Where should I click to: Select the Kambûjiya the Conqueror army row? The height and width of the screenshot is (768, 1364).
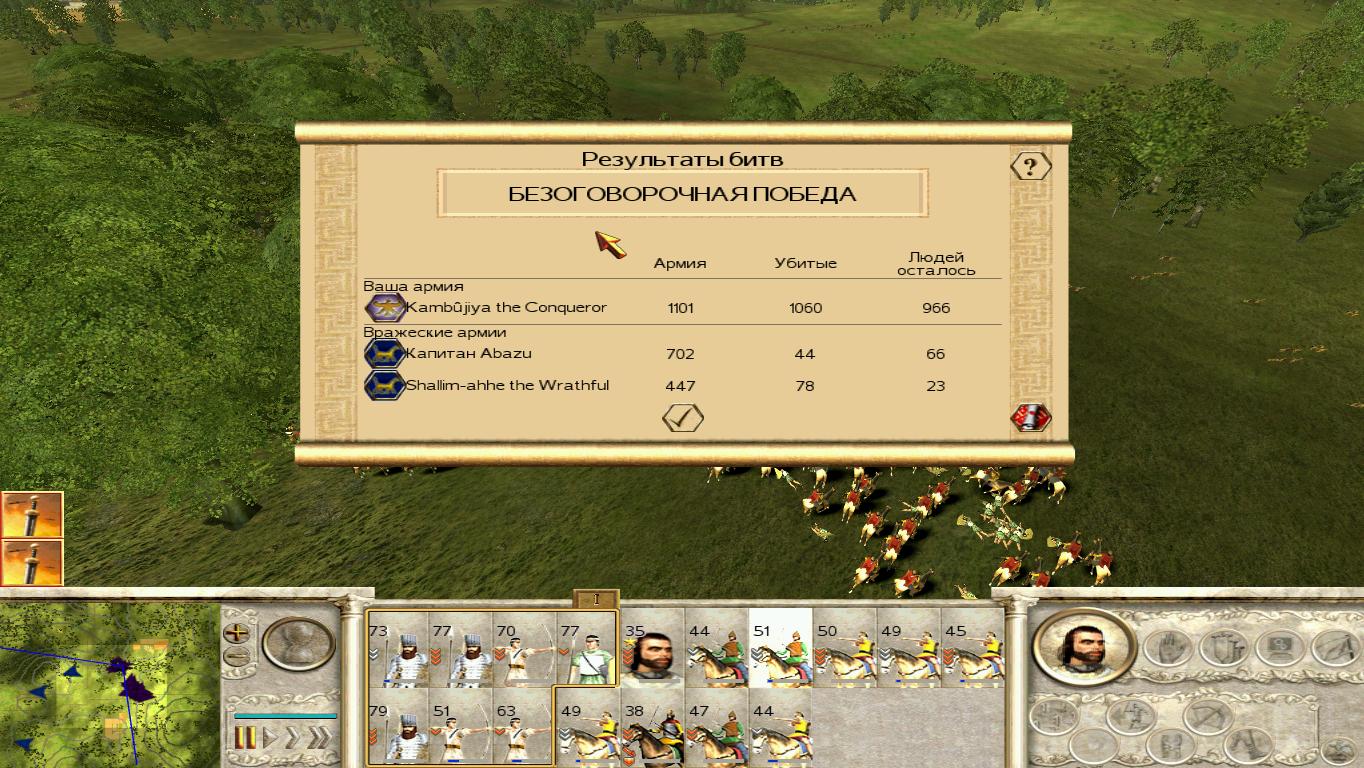click(x=505, y=308)
